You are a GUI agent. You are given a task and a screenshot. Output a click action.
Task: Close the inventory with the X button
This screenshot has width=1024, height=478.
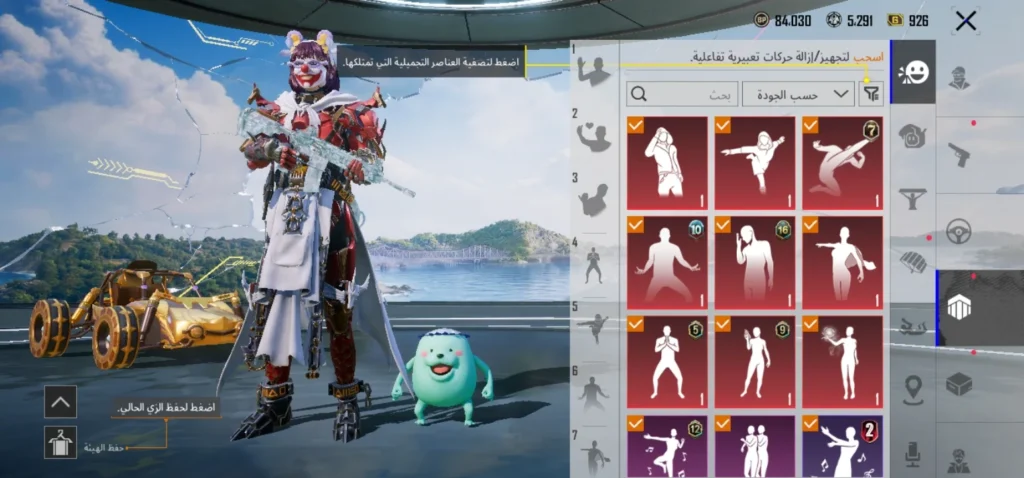[x=965, y=21]
